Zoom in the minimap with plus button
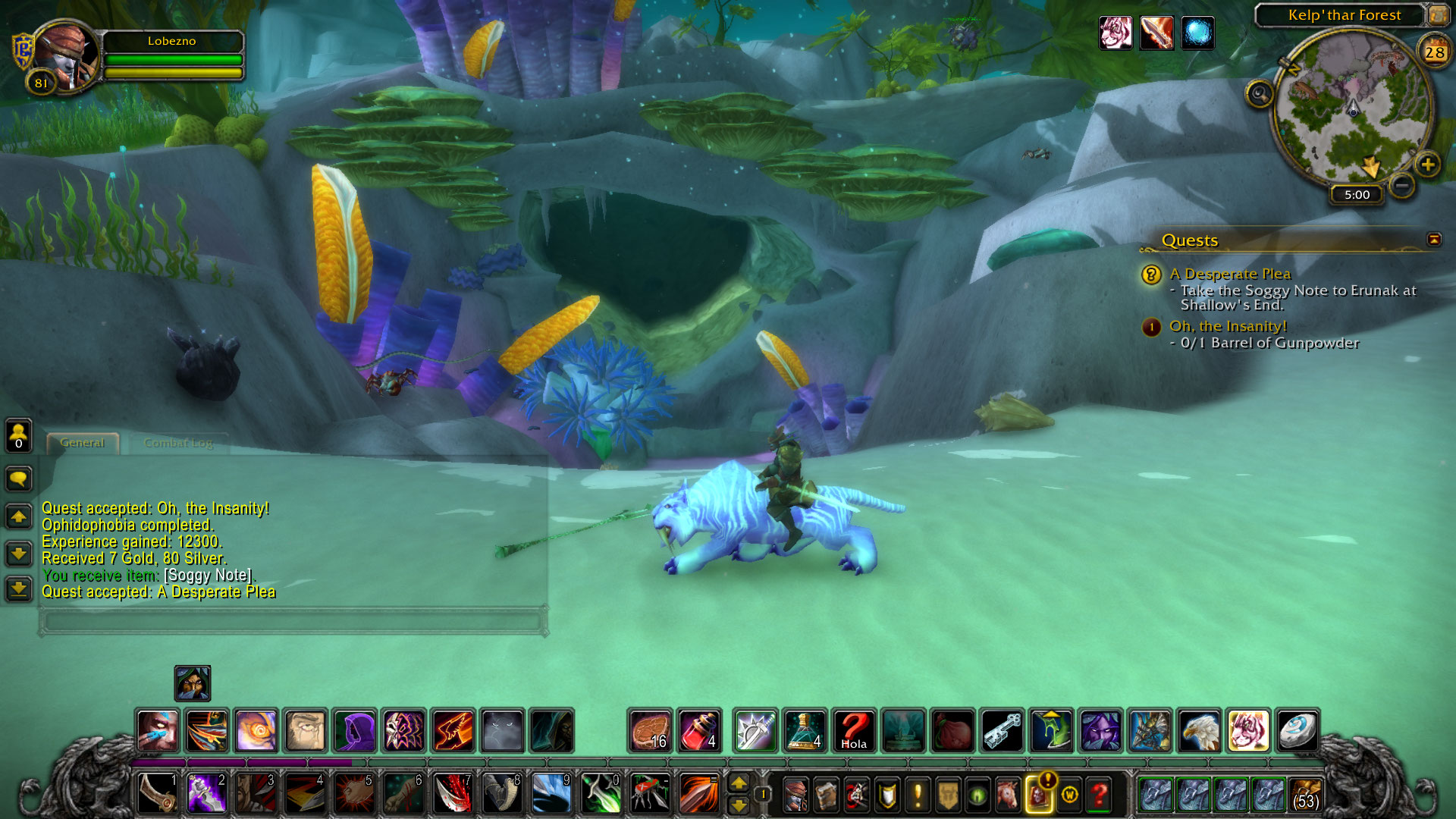The height and width of the screenshot is (819, 1456). 1427,165
